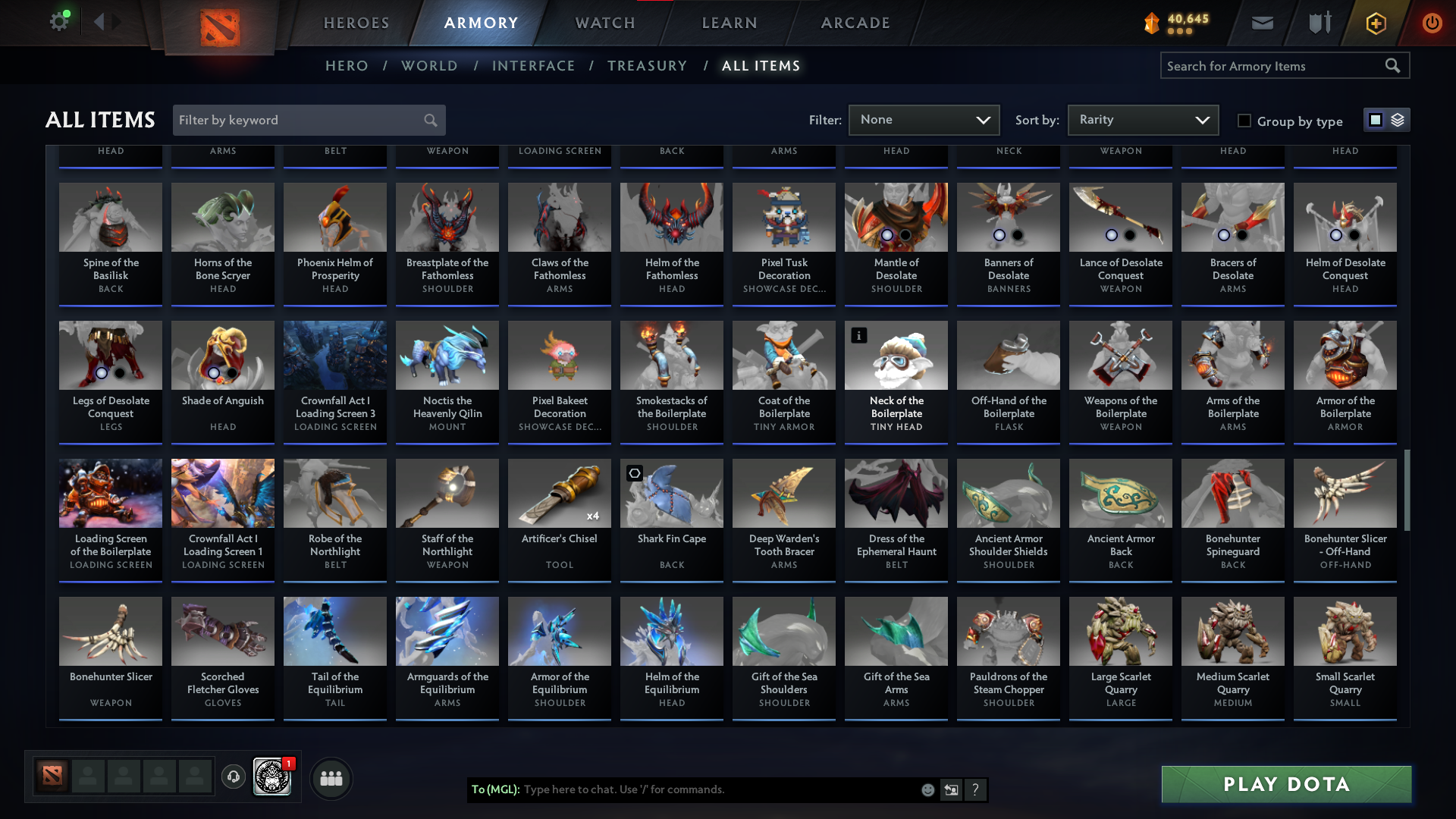This screenshot has height=819, width=1456.
Task: Click the magnifying glass in Armory search bar
Action: (x=1394, y=65)
